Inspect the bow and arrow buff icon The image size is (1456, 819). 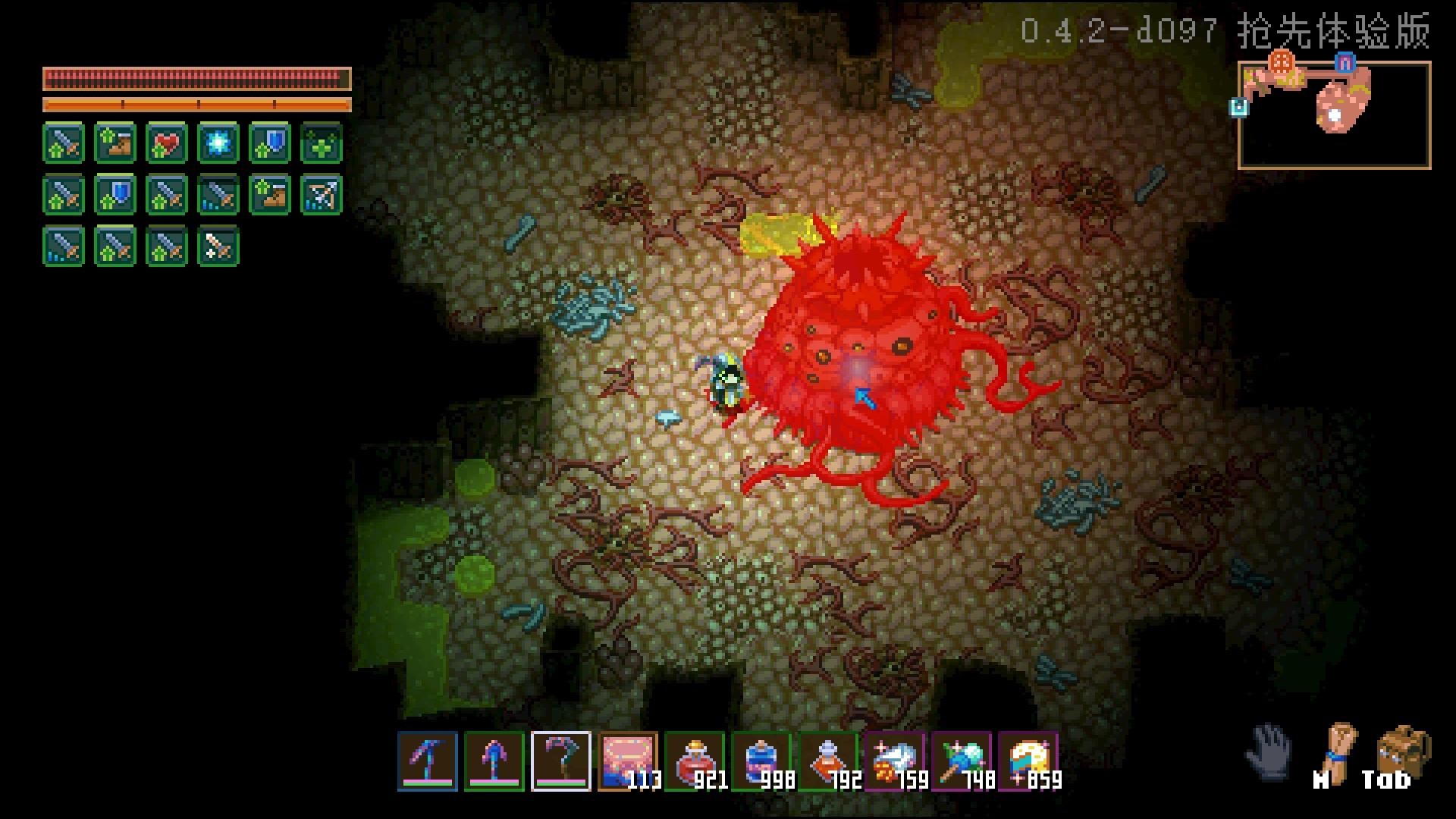pos(322,195)
